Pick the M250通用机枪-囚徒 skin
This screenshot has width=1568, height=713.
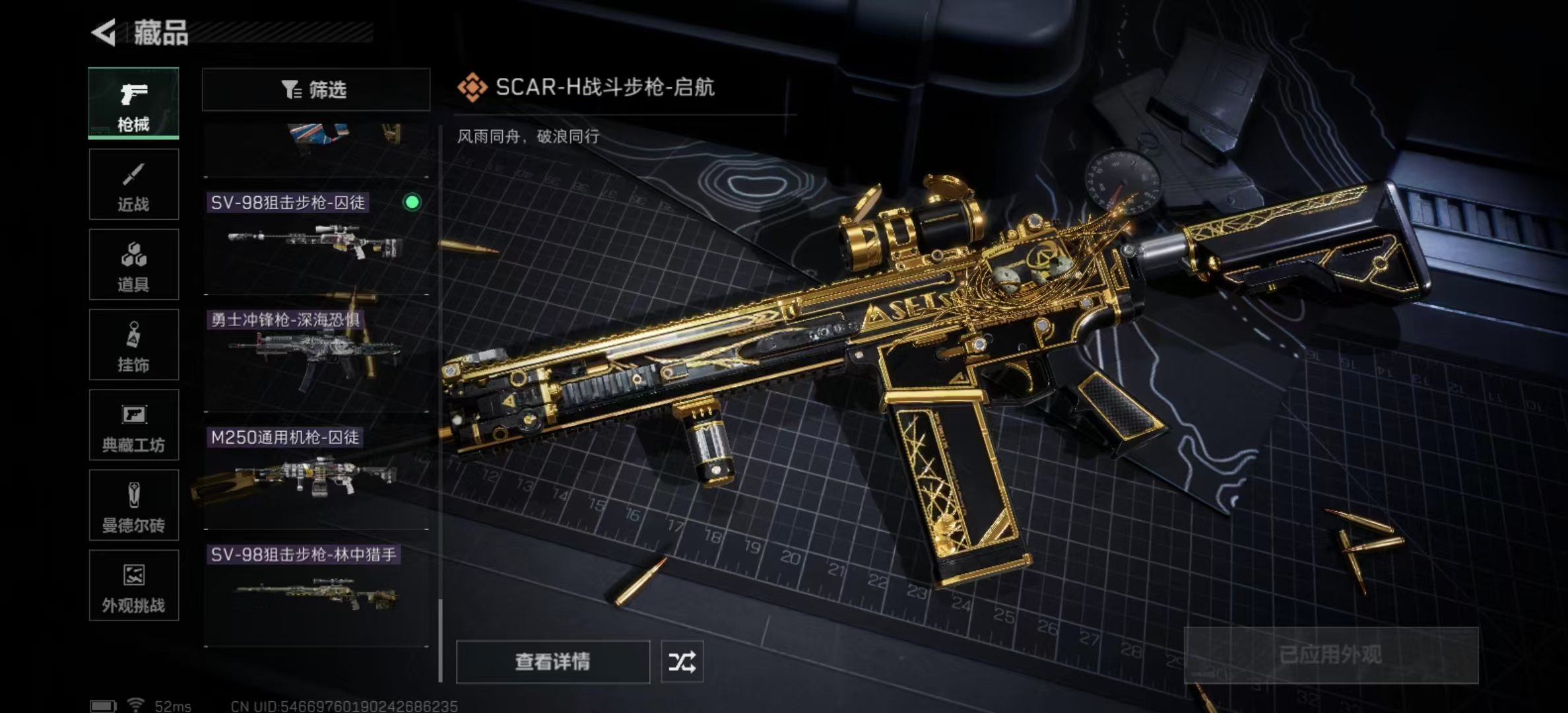point(315,476)
